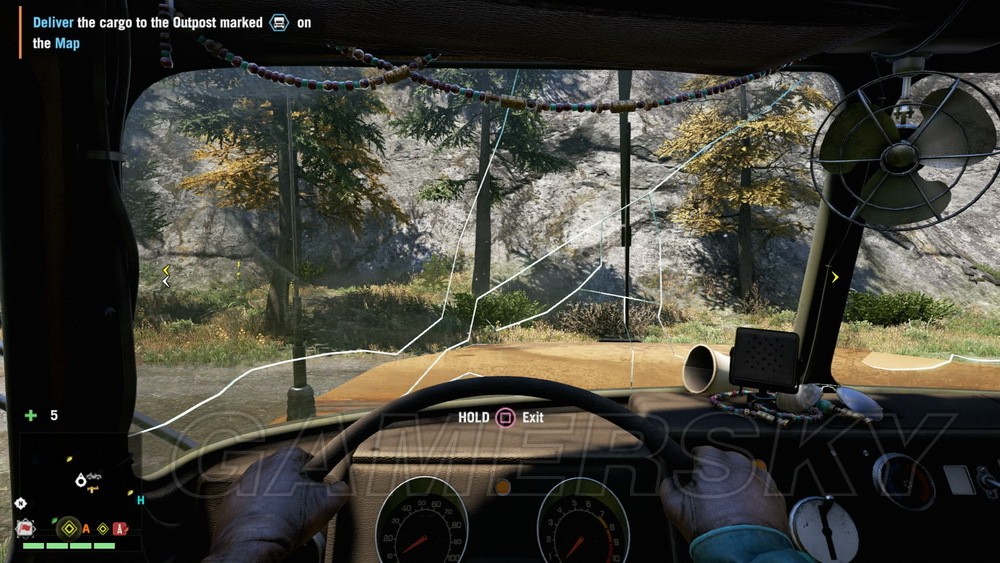Click the large yellow diamond minimap marker
This screenshot has height=563, width=1000.
(x=68, y=528)
